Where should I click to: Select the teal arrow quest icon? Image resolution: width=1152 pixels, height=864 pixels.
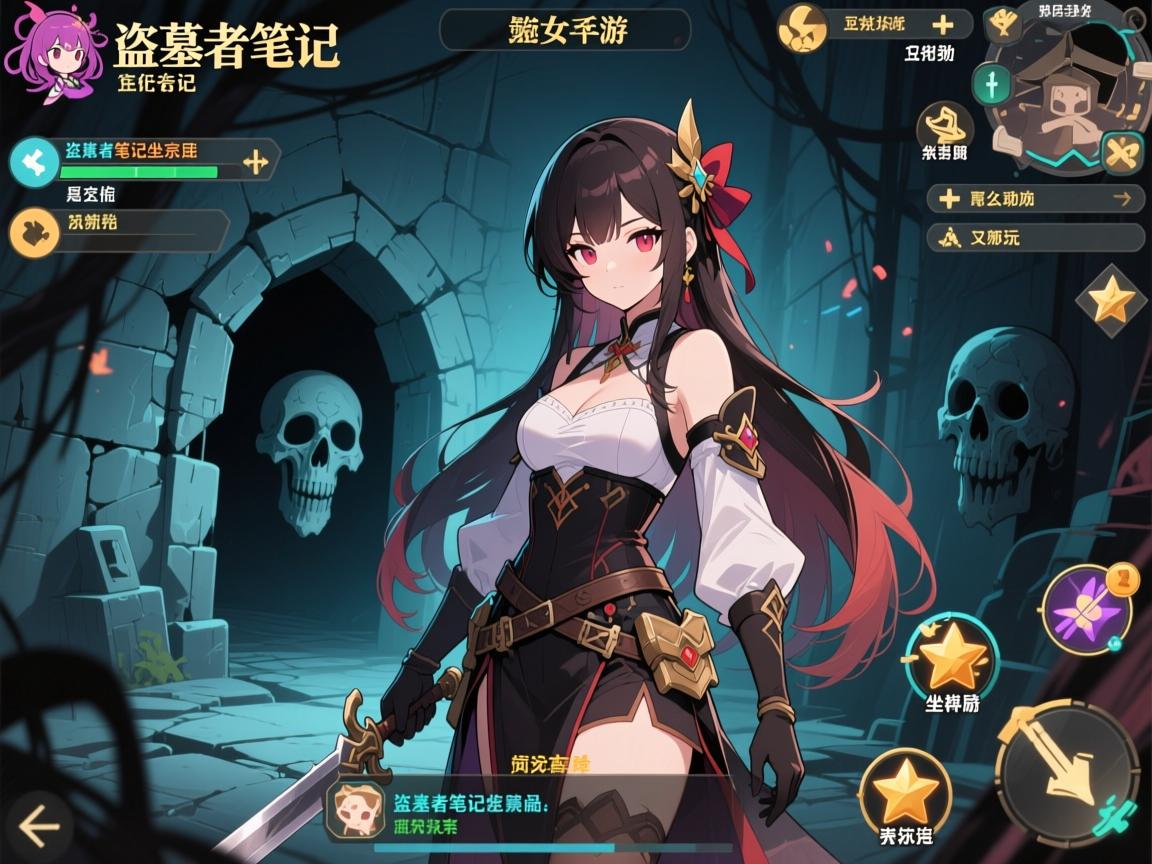point(36,158)
